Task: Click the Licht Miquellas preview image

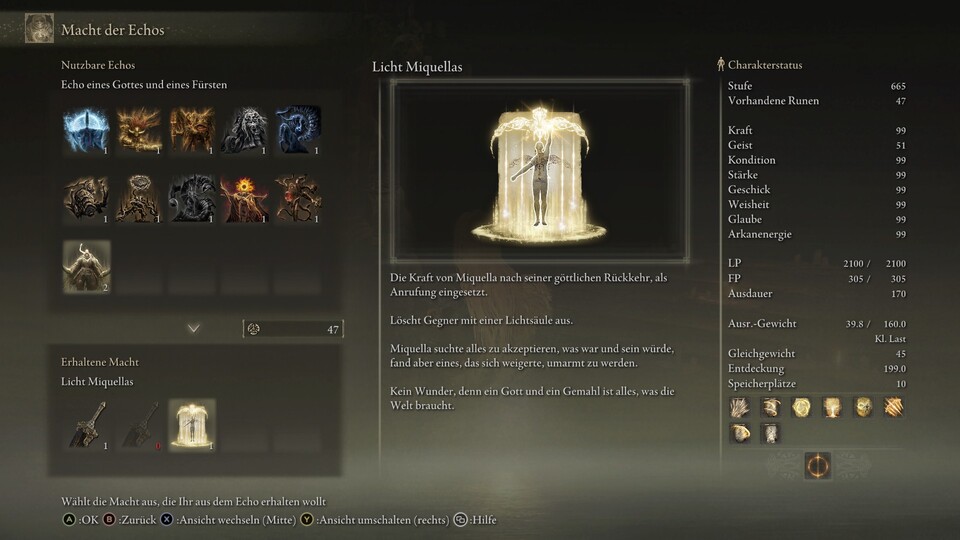Action: tap(539, 171)
